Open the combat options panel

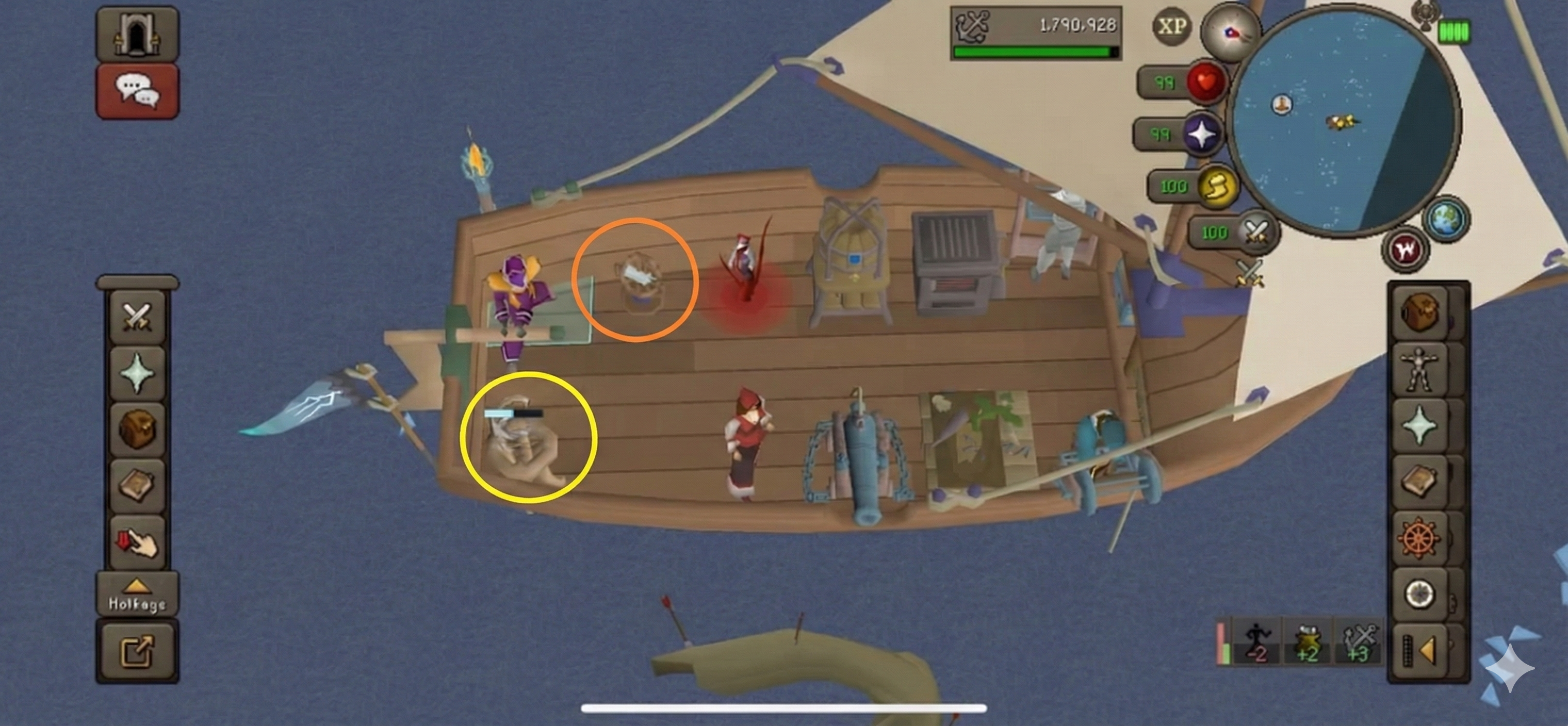137,317
